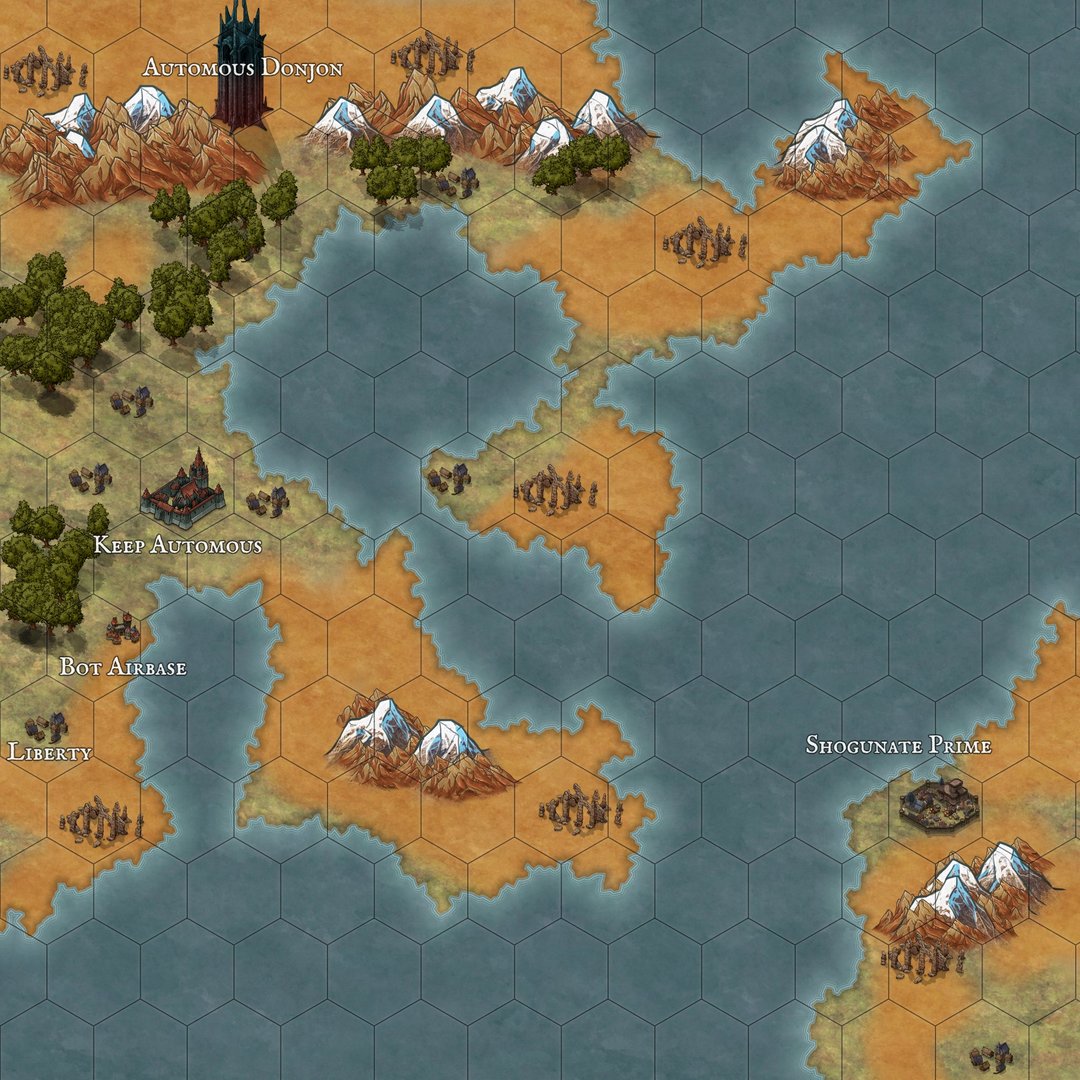Select the Automous Donjon dark tower marker
The image size is (1080, 1080).
tap(240, 70)
